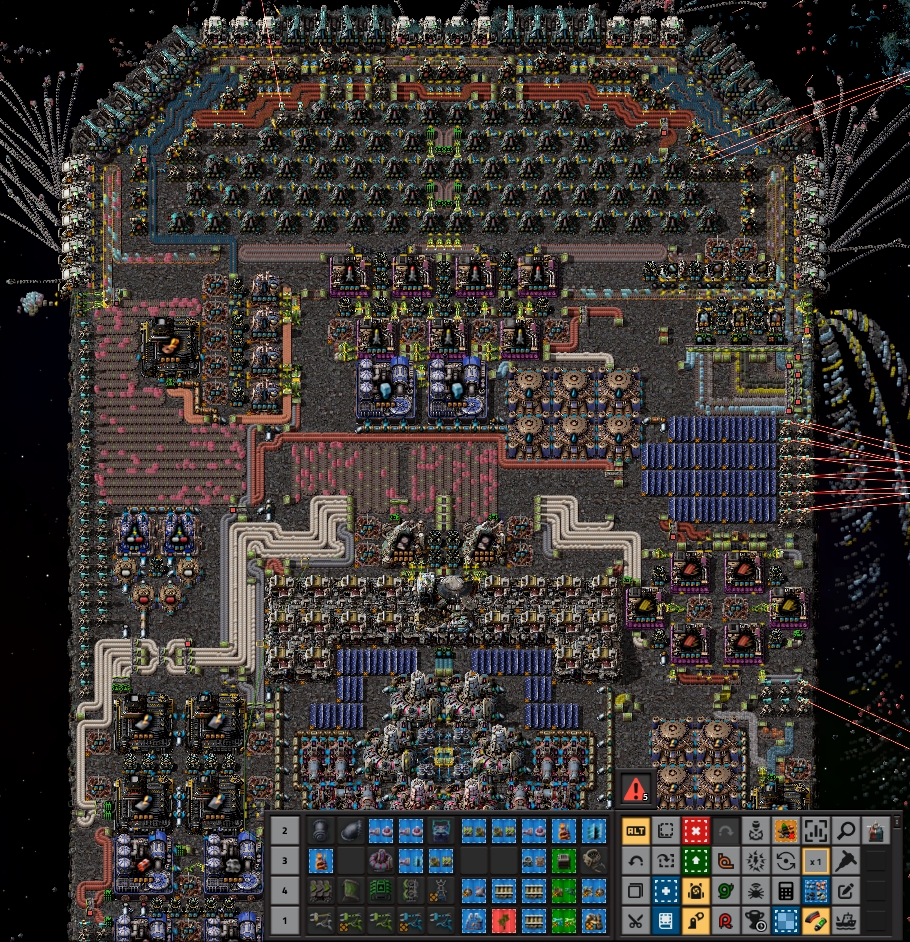Toggle the x1 speed button
Image resolution: width=910 pixels, height=942 pixels.
[x=816, y=860]
